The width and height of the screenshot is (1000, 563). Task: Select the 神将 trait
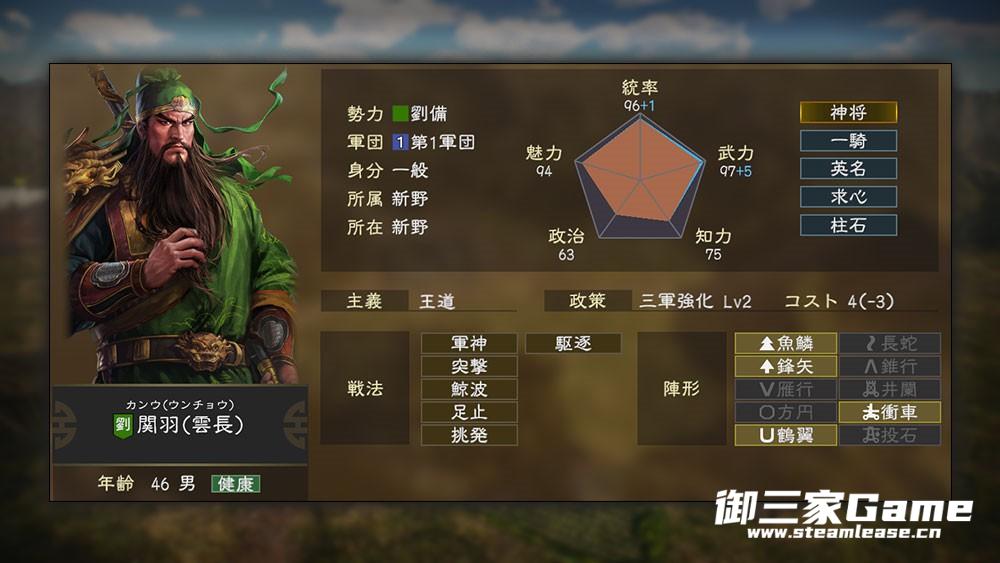848,113
